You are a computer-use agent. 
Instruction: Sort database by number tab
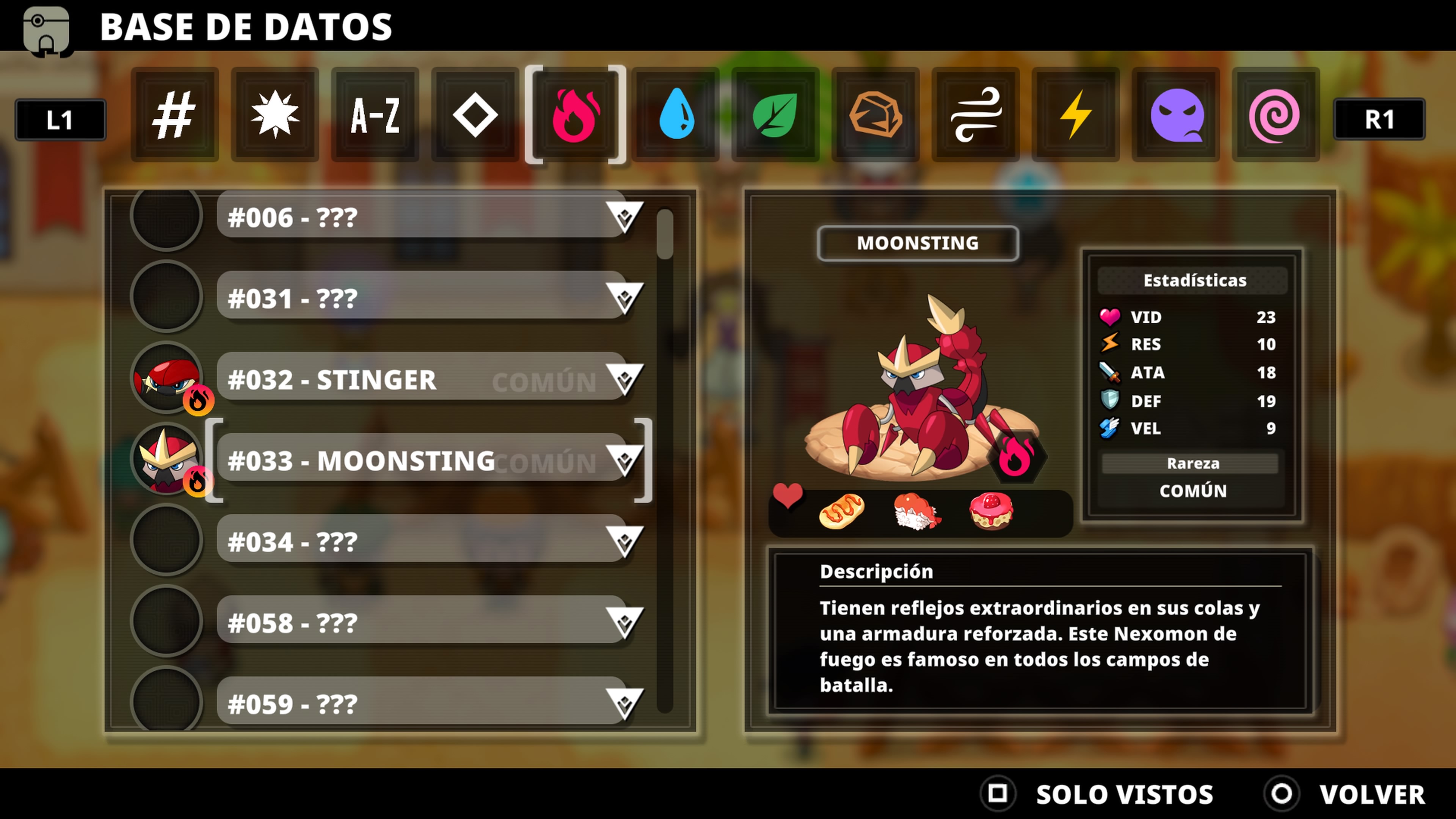[174, 115]
